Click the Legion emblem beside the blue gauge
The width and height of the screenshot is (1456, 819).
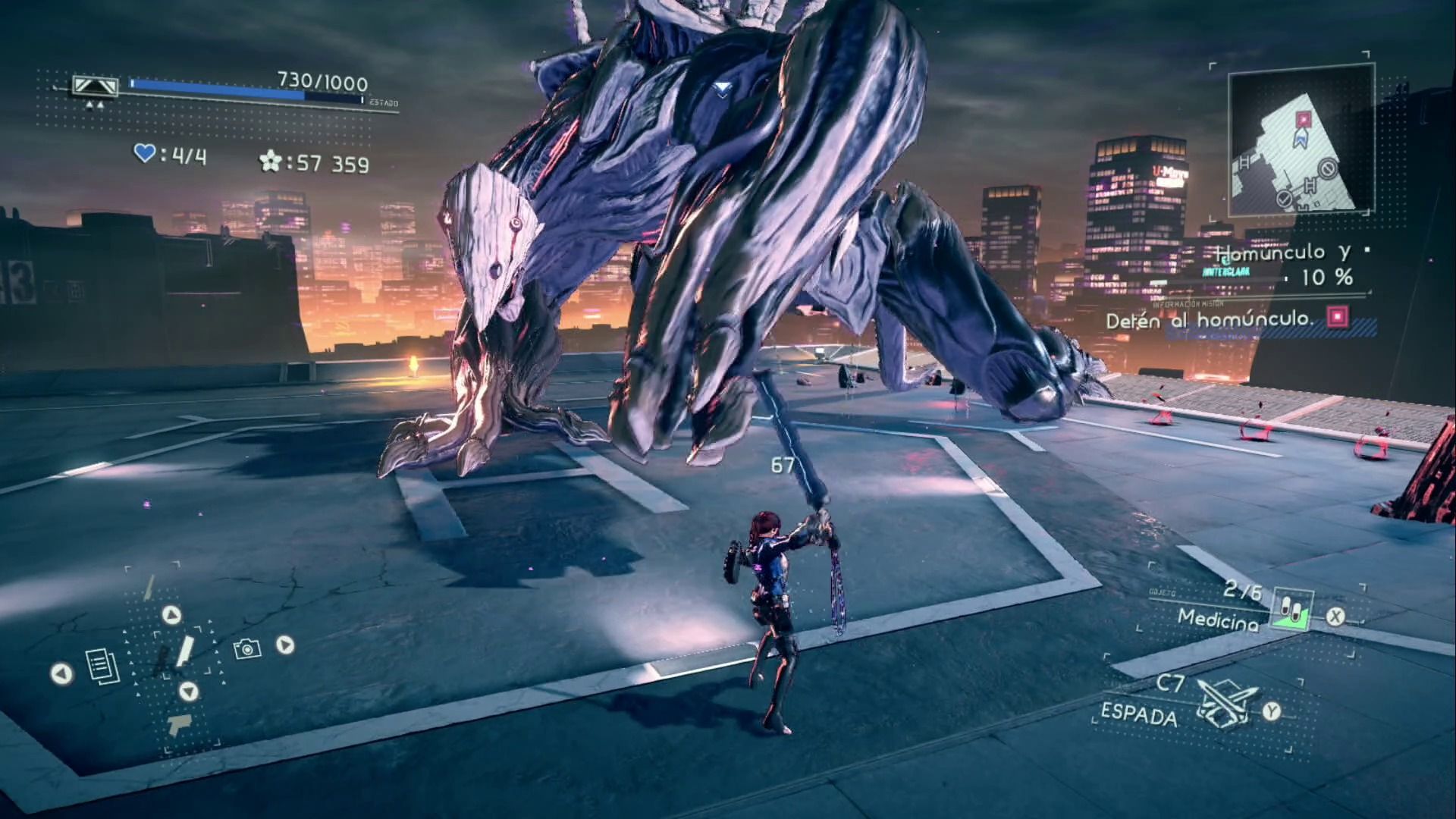(95, 86)
